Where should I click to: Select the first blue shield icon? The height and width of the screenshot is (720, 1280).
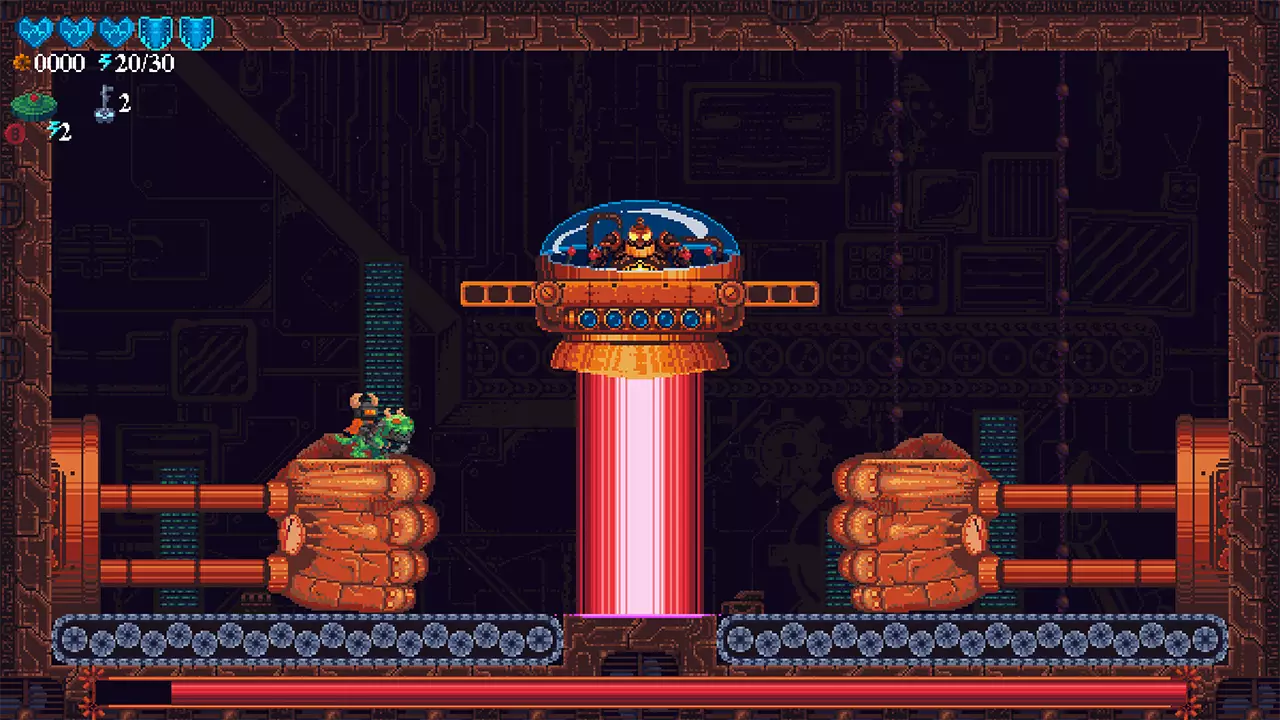click(x=155, y=31)
